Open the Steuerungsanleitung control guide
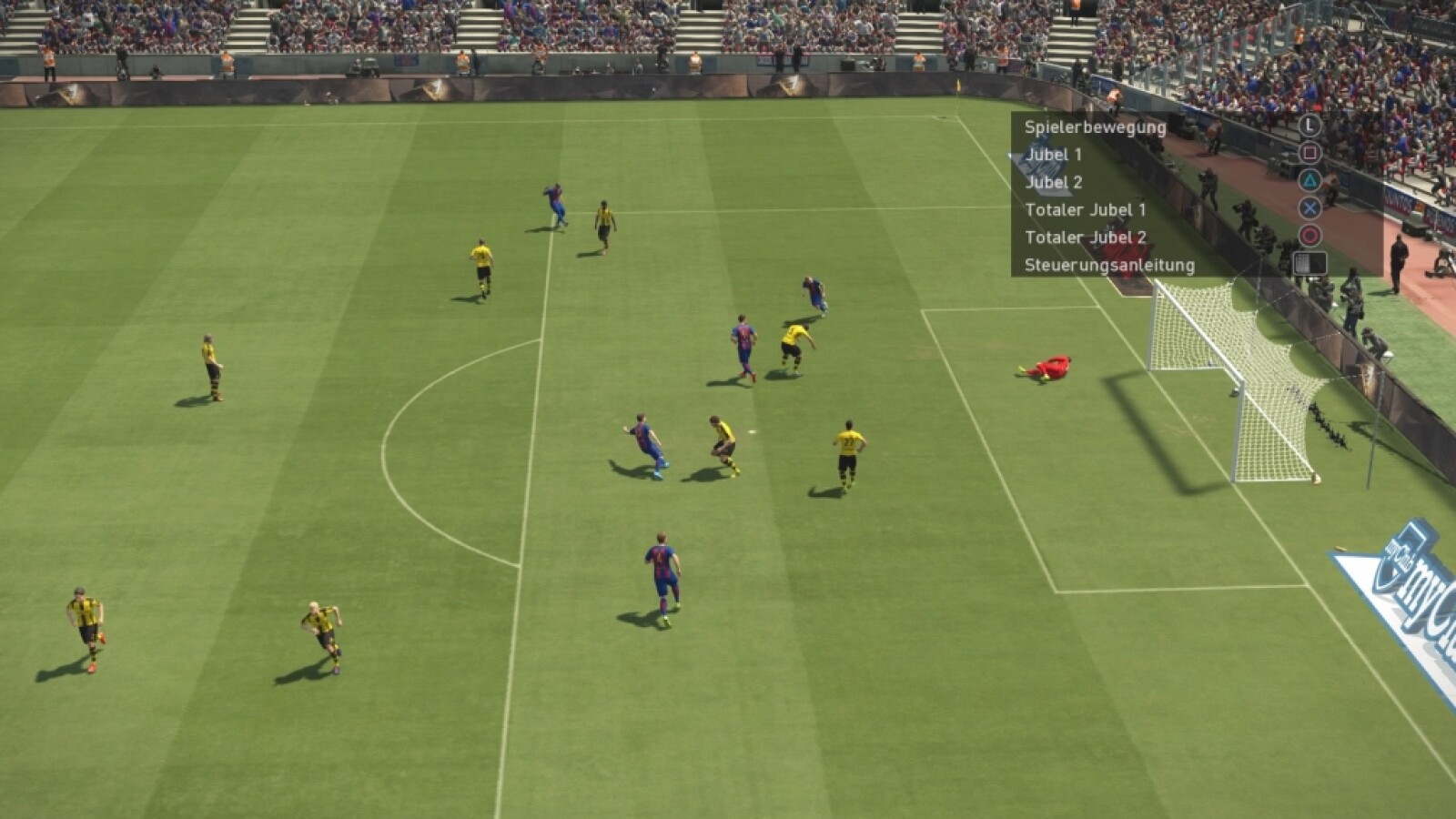The height and width of the screenshot is (819, 1456). [x=1109, y=266]
